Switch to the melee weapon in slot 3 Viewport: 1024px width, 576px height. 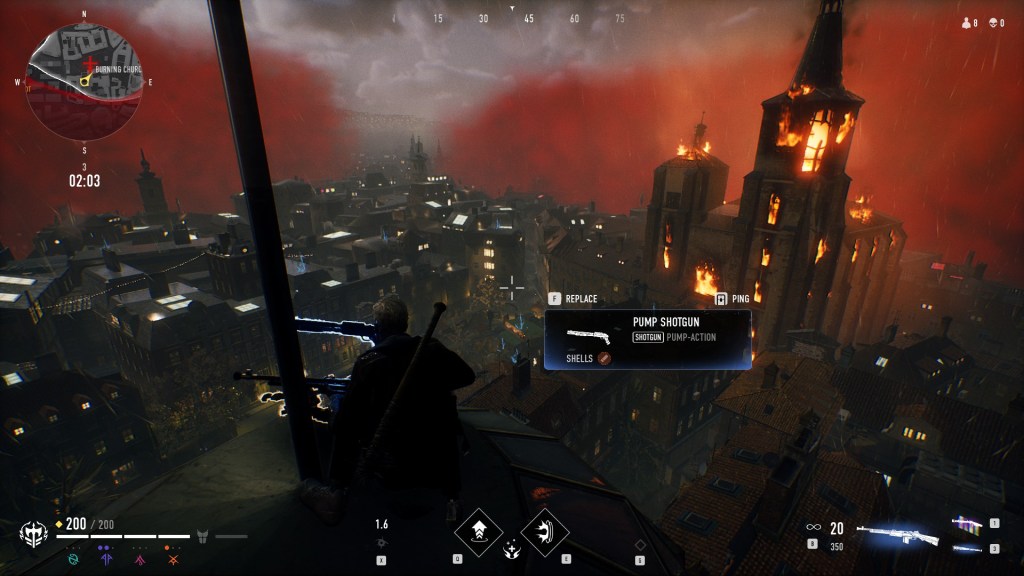coord(967,548)
